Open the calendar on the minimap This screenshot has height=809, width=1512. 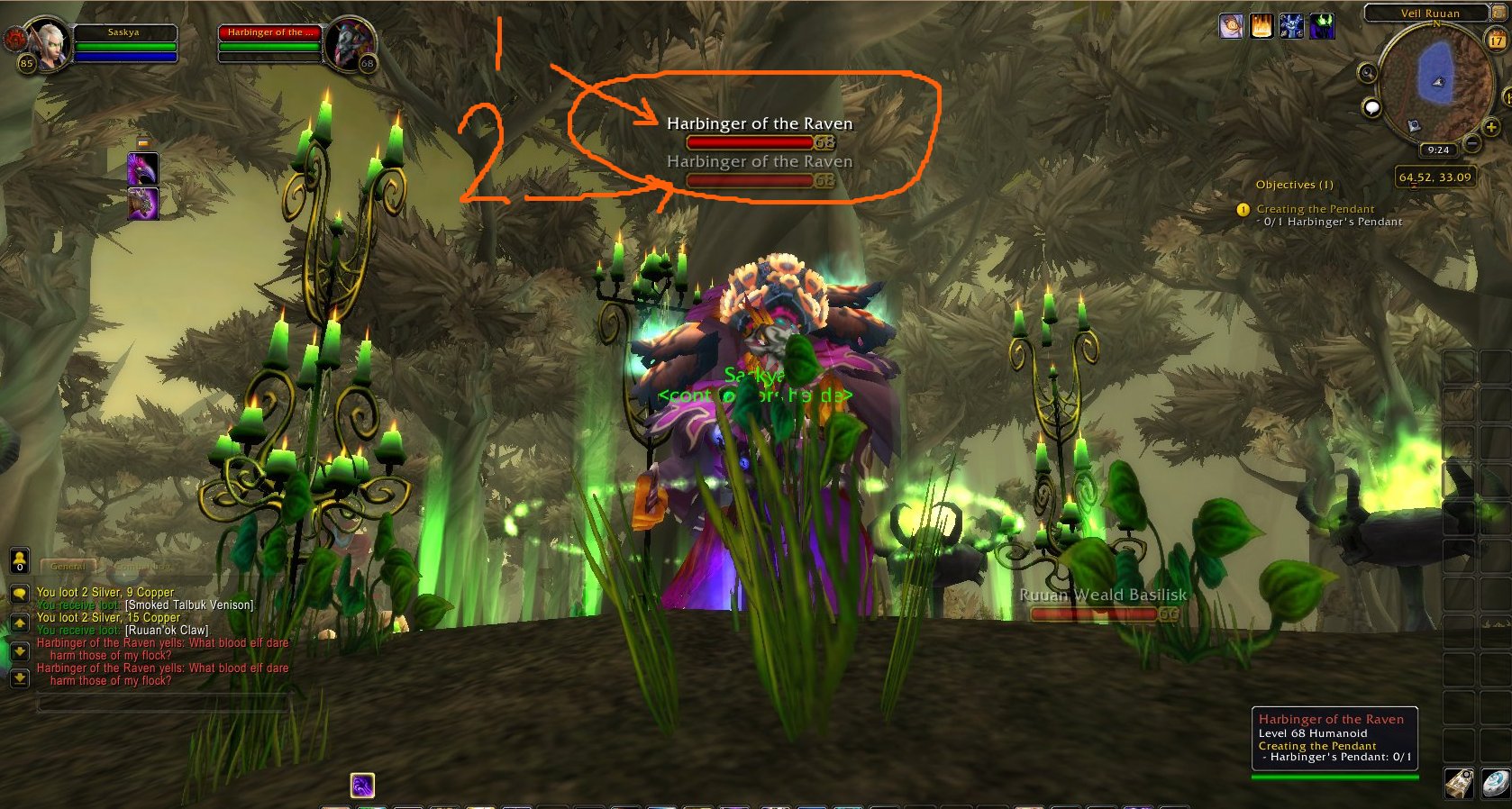(x=1496, y=40)
